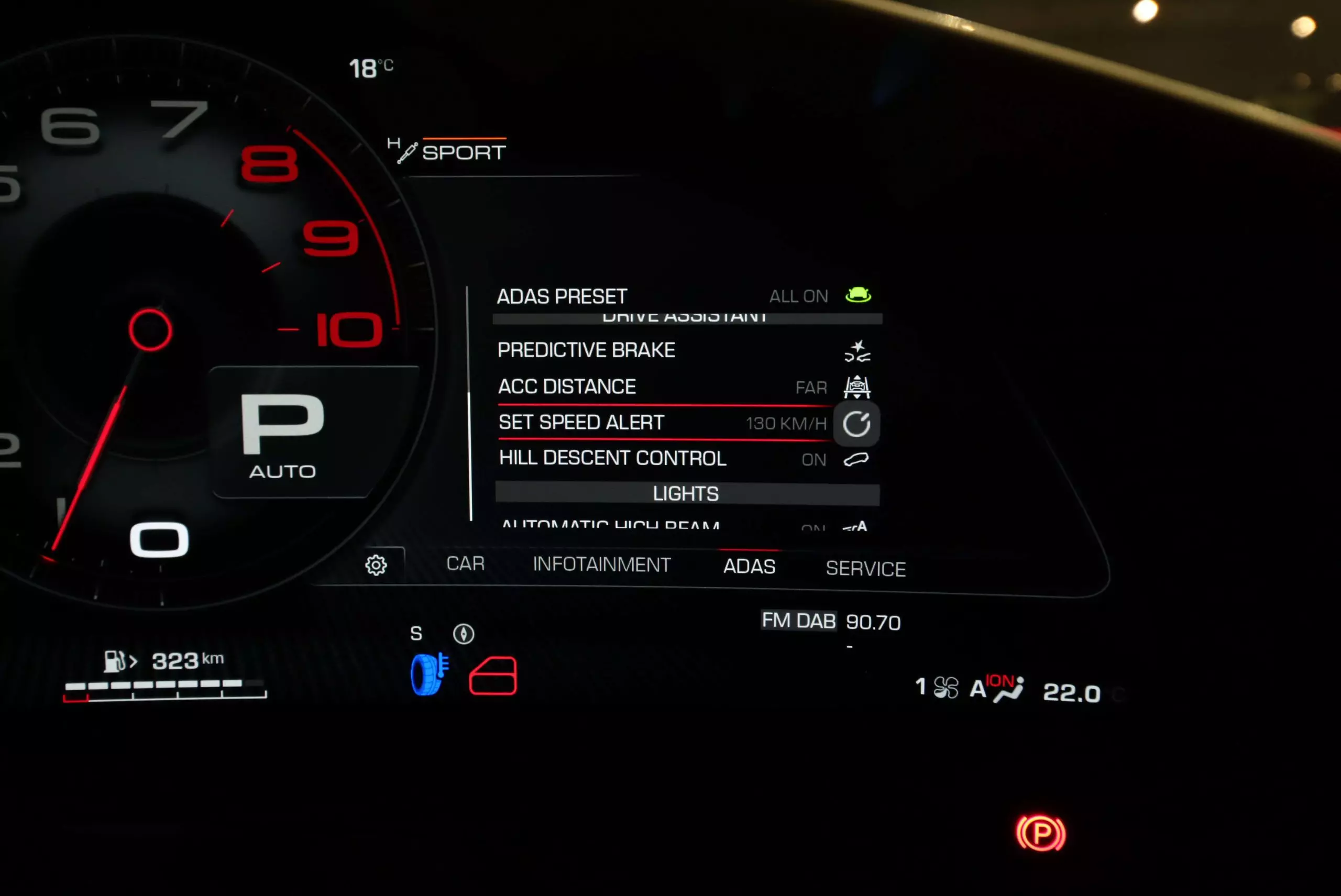Click the settings gear icon
The image size is (1341, 896).
[x=376, y=565]
